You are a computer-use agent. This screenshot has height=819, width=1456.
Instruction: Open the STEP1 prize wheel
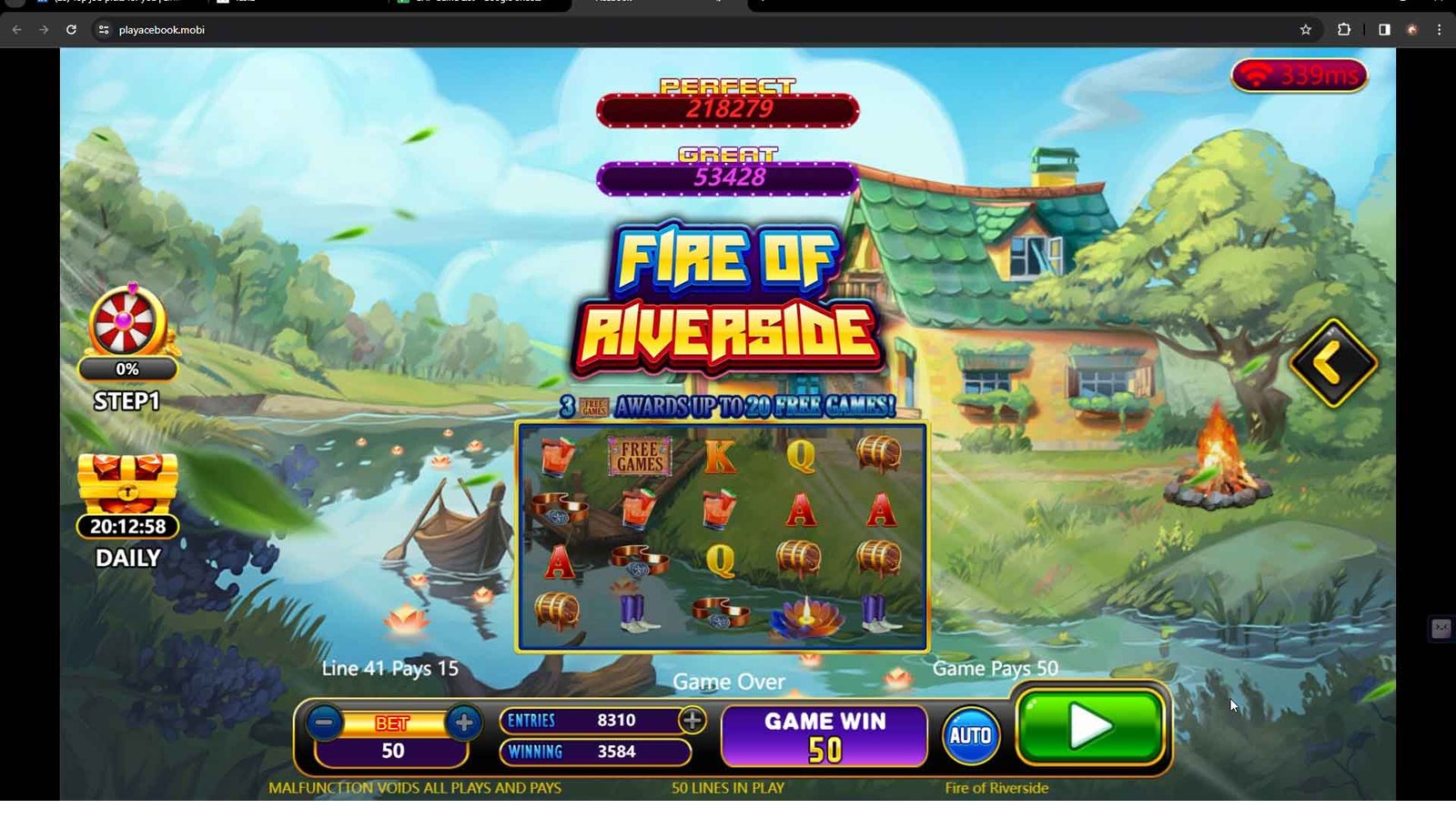[126, 325]
